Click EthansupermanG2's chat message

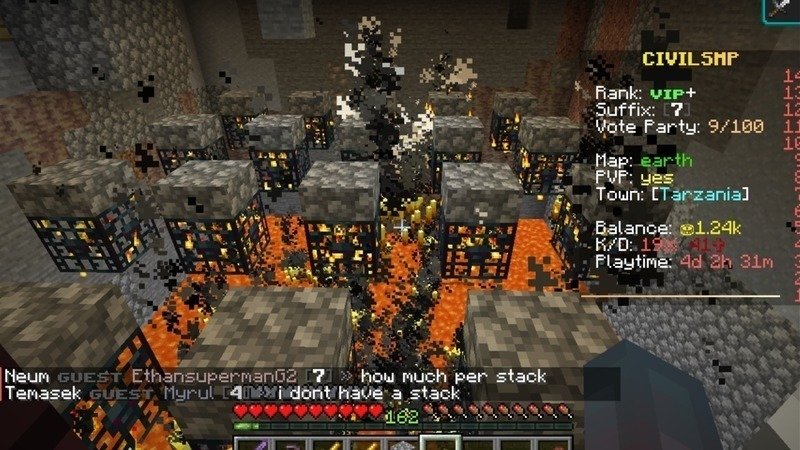point(453,377)
